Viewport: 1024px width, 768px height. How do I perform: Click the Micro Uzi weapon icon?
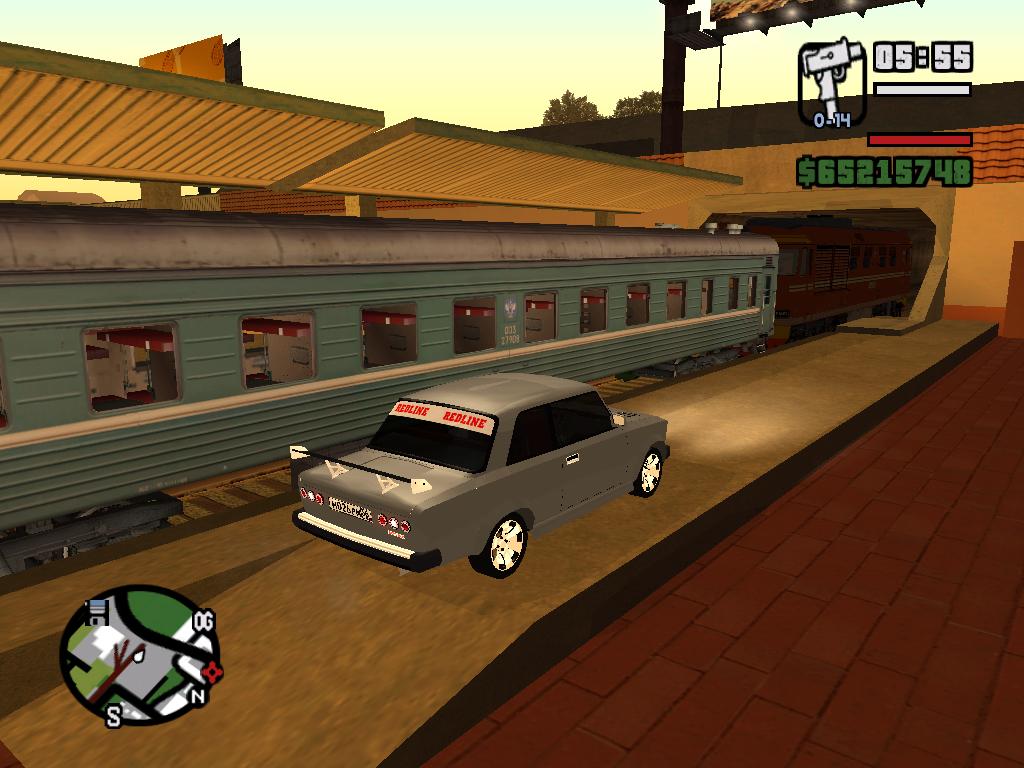pyautogui.click(x=832, y=82)
